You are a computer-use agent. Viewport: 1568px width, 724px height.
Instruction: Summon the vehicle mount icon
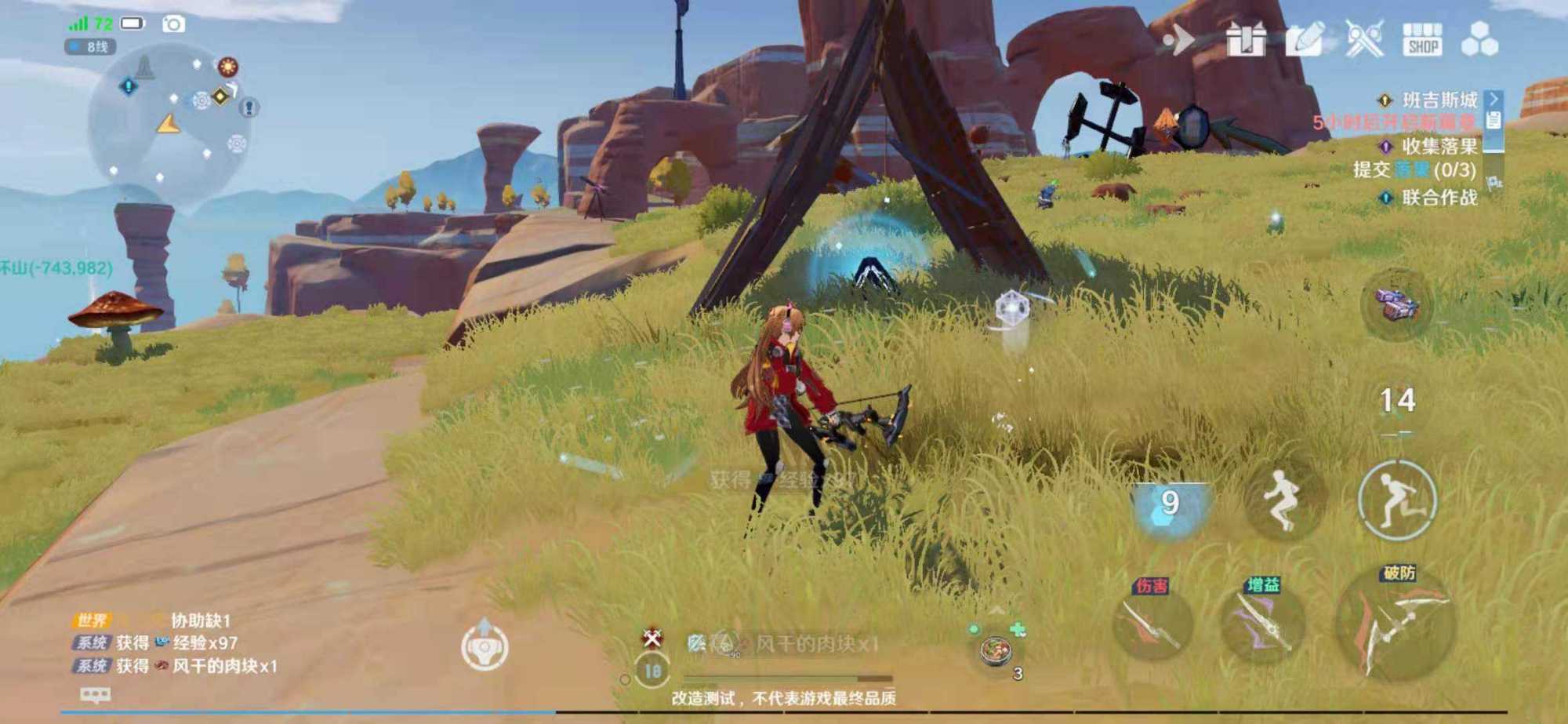click(1397, 304)
